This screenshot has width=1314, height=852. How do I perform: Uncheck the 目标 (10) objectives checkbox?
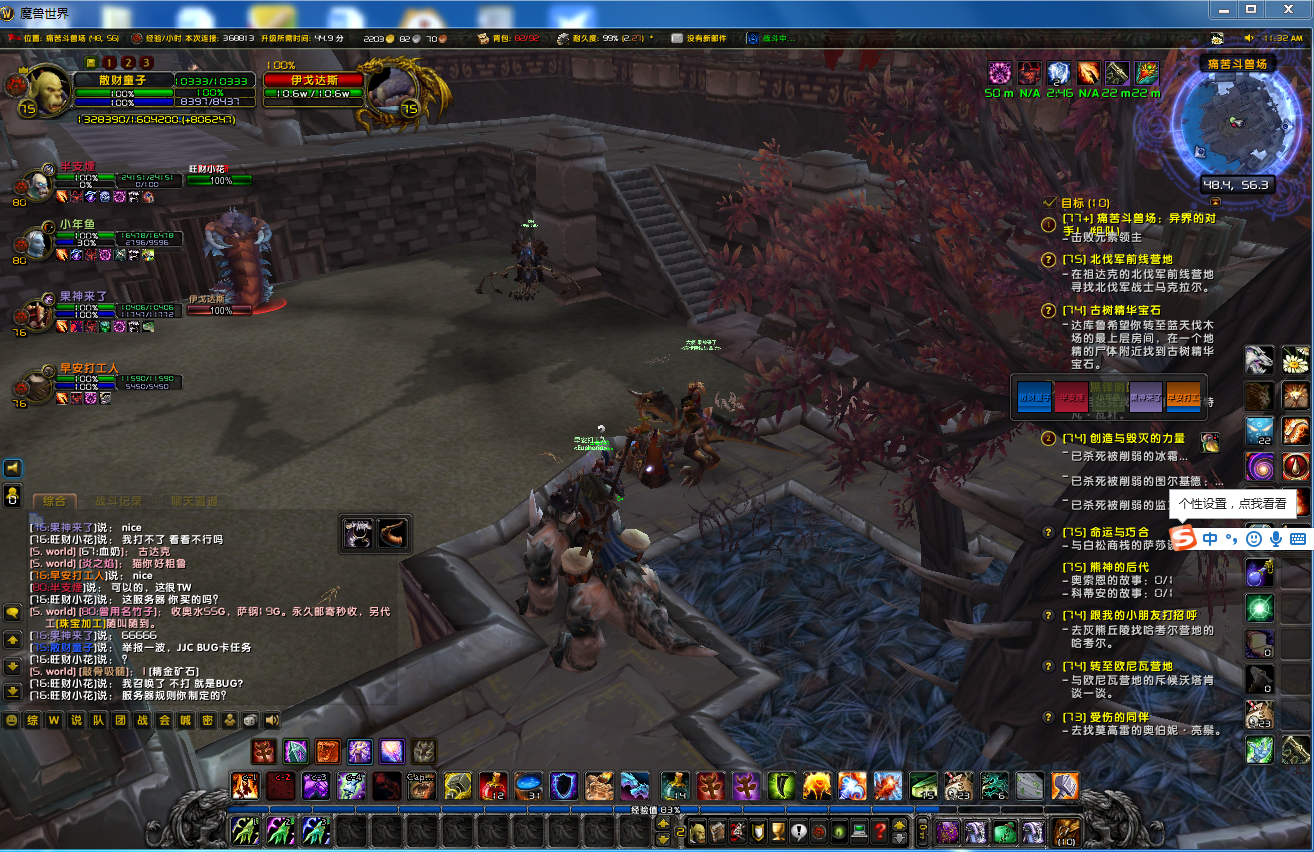coord(1049,203)
